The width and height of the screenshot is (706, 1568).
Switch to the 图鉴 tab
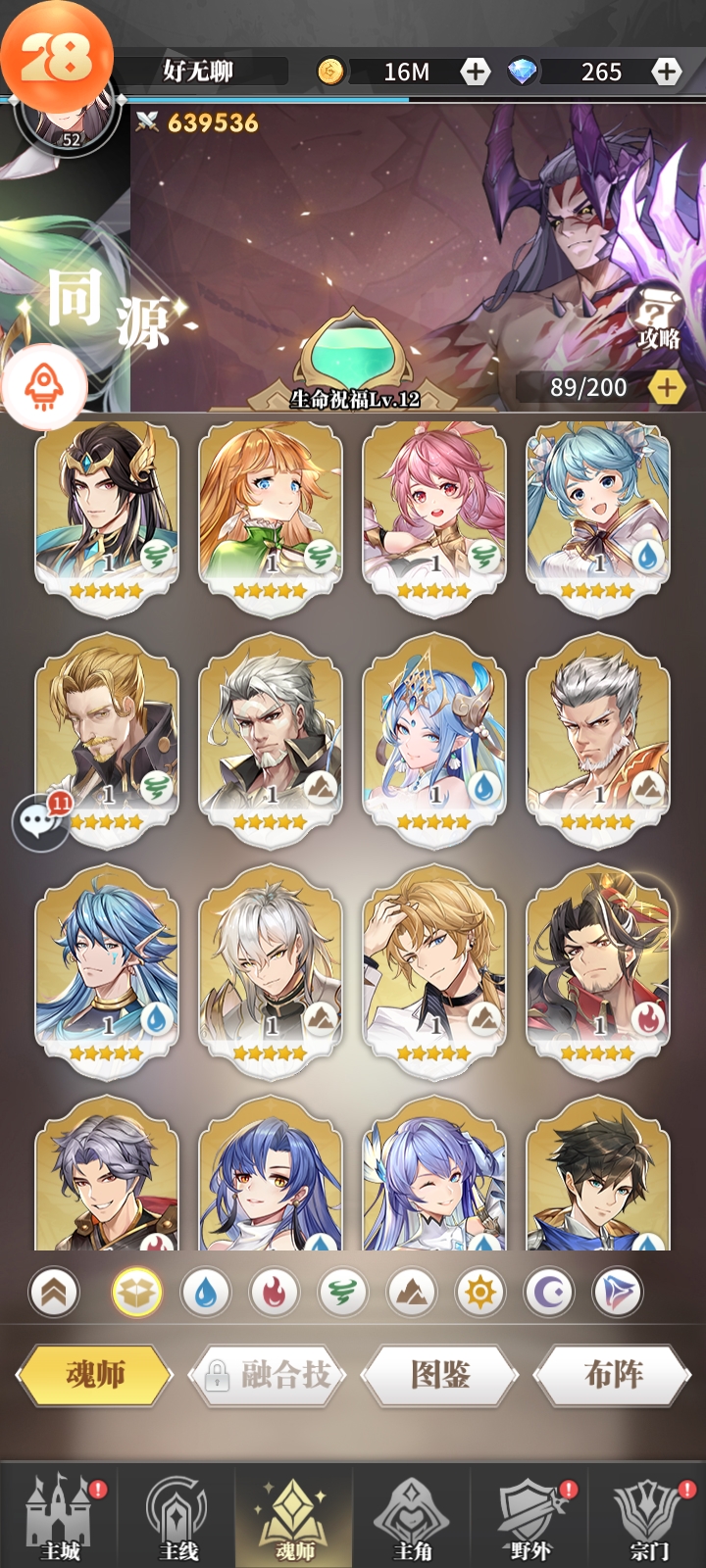(440, 1375)
